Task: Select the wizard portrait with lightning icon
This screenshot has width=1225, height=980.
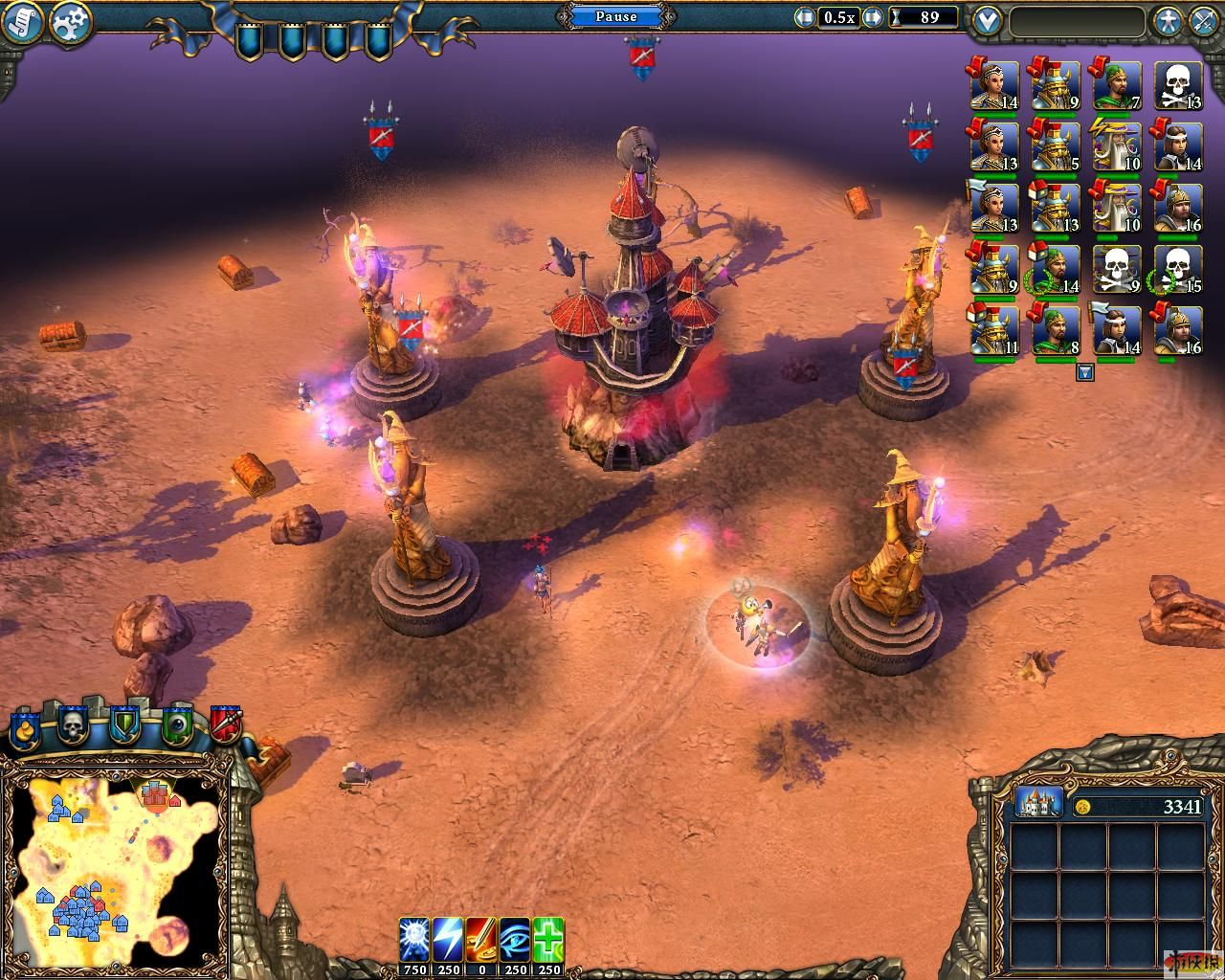Action: tap(1117, 146)
